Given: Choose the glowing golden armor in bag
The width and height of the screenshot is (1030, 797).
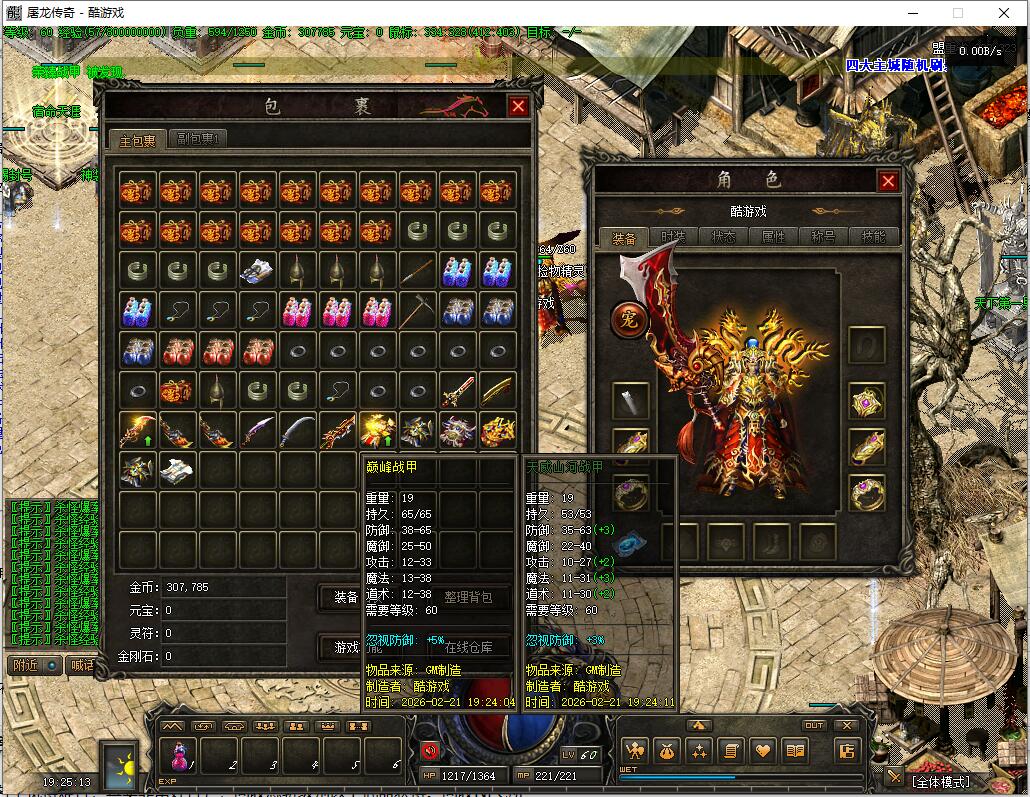Looking at the screenshot, I should coord(377,430).
